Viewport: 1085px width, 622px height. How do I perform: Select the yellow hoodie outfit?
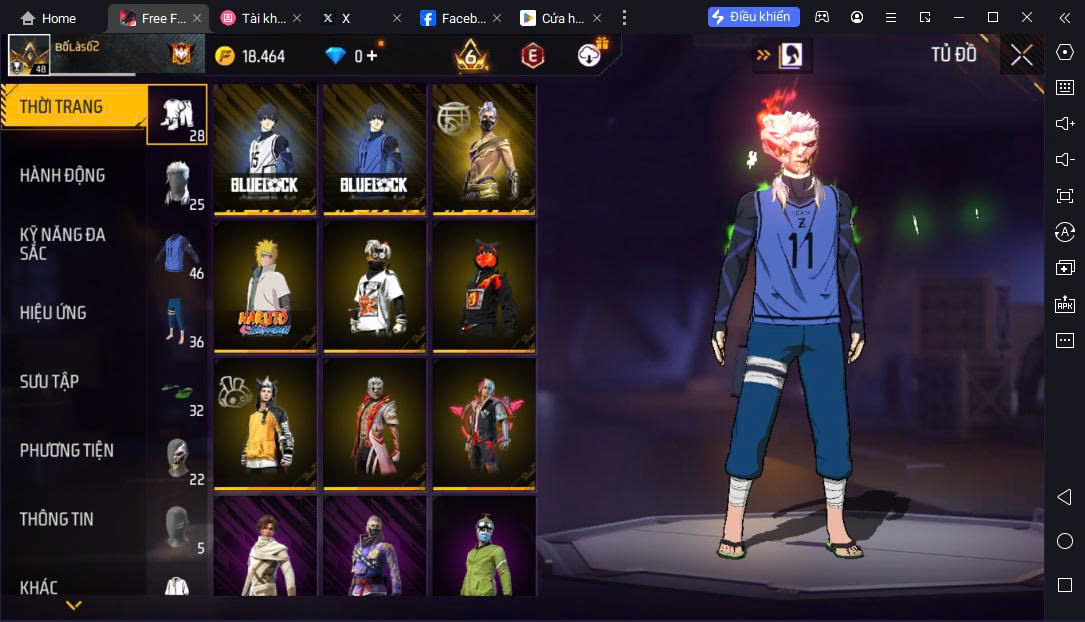coord(265,424)
